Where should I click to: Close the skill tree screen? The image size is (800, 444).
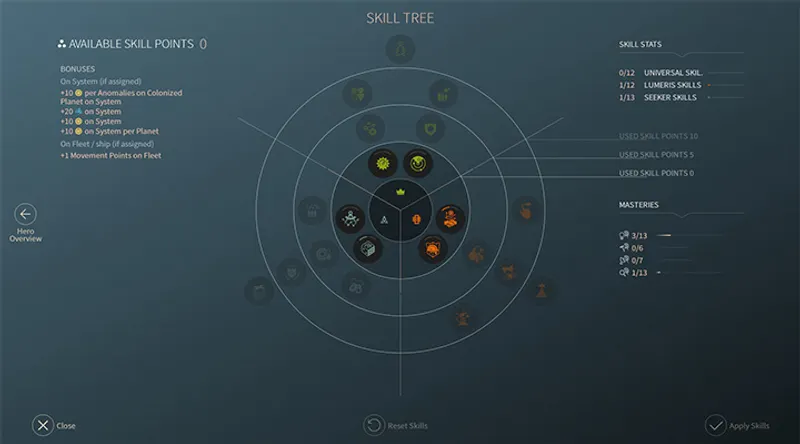point(43,425)
